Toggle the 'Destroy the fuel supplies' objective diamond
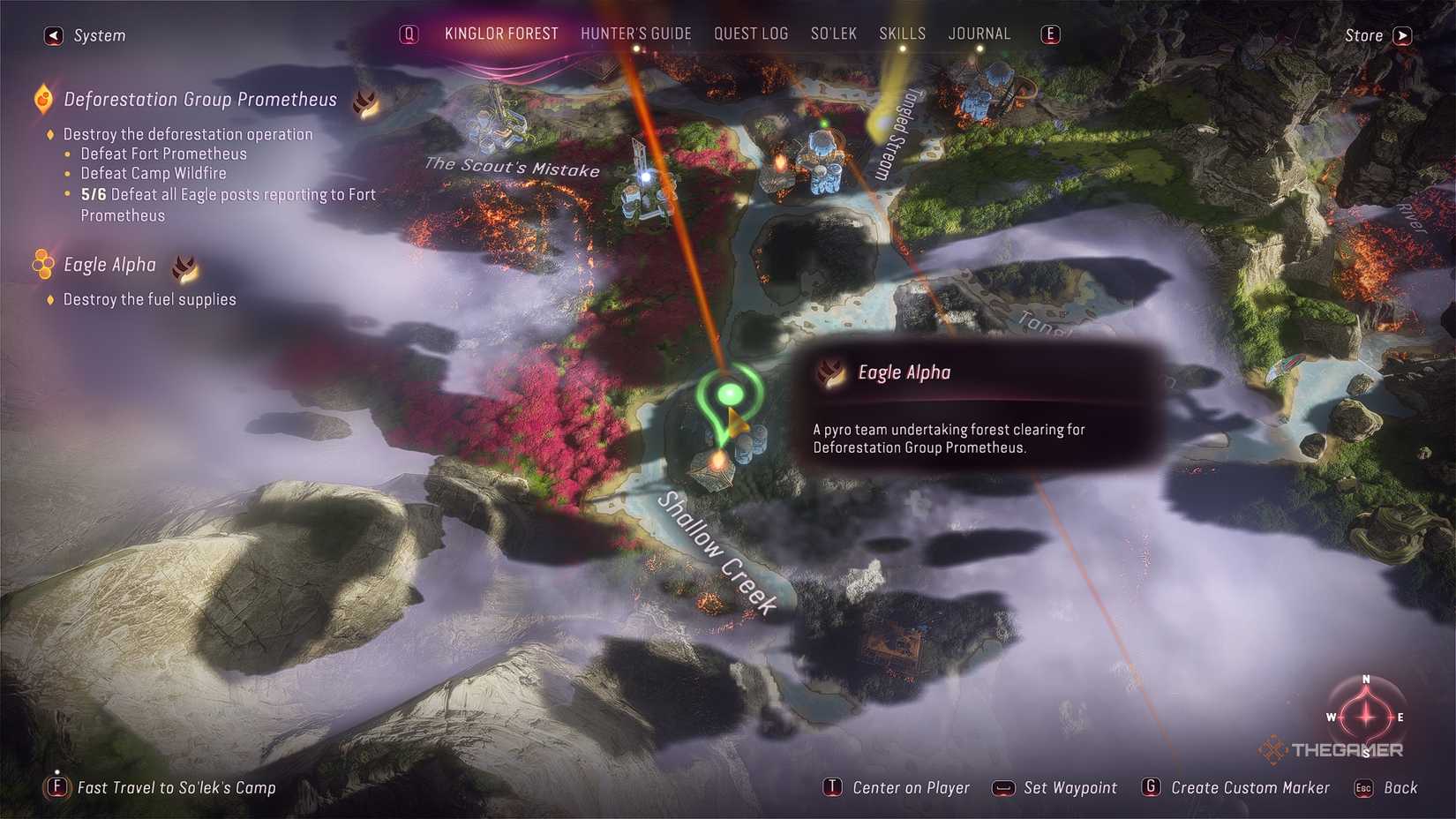Viewport: 1456px width, 819px height. point(50,299)
